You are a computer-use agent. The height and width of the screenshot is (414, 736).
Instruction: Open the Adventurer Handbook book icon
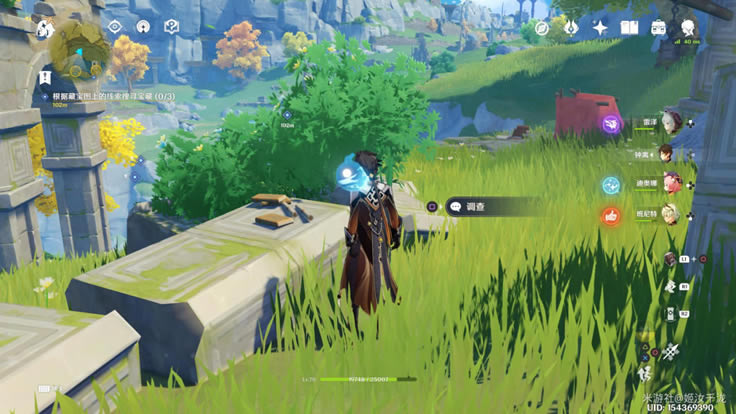pos(629,28)
